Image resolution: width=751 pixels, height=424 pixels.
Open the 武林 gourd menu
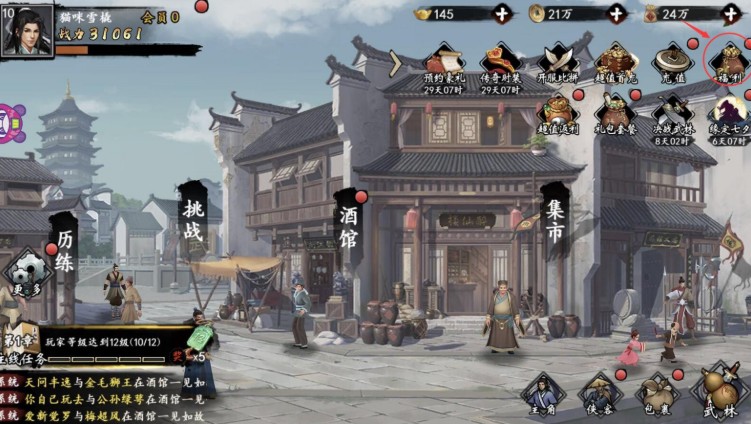click(x=719, y=393)
